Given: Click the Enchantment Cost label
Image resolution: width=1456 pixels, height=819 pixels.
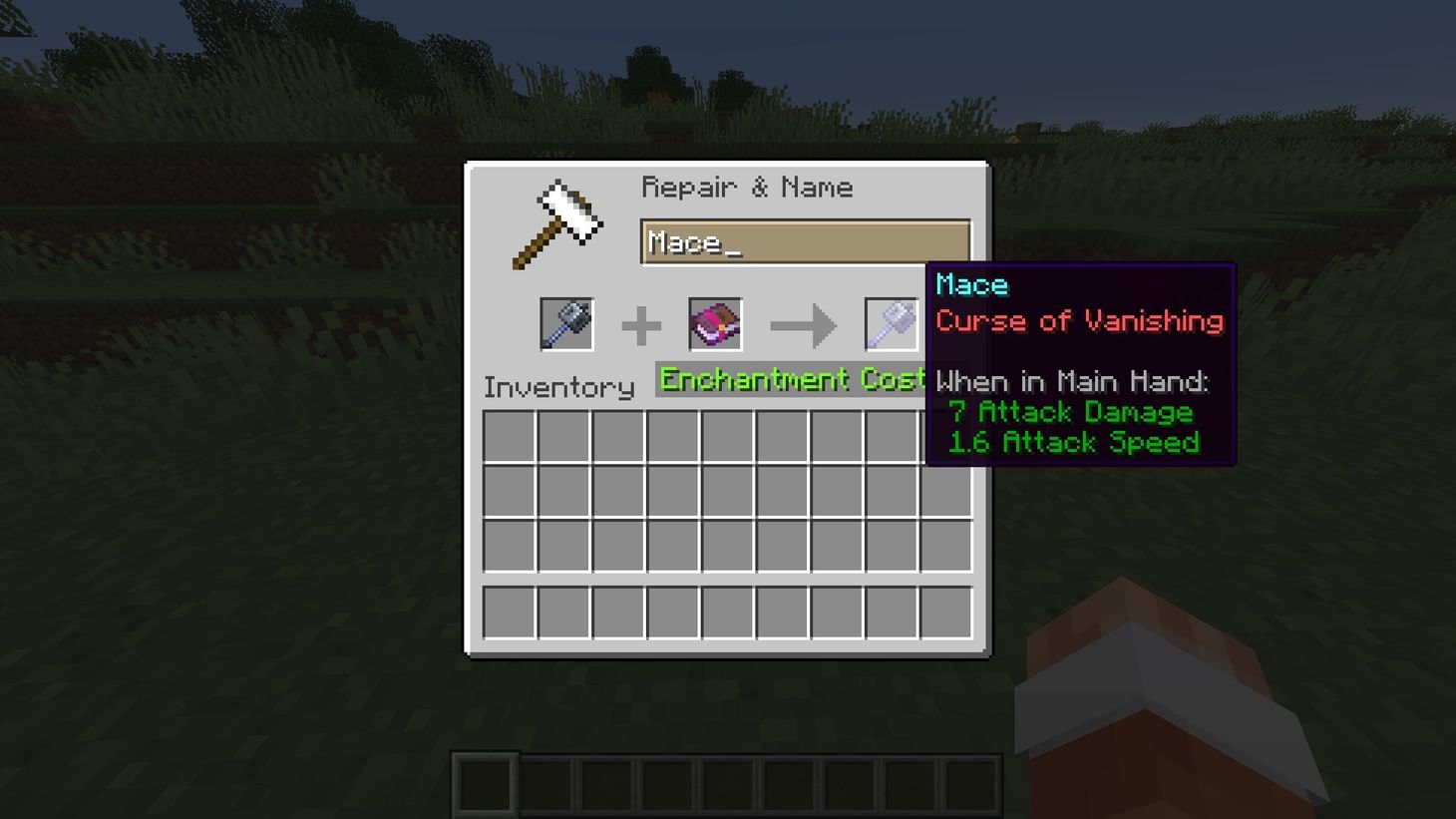Looking at the screenshot, I should point(791,380).
